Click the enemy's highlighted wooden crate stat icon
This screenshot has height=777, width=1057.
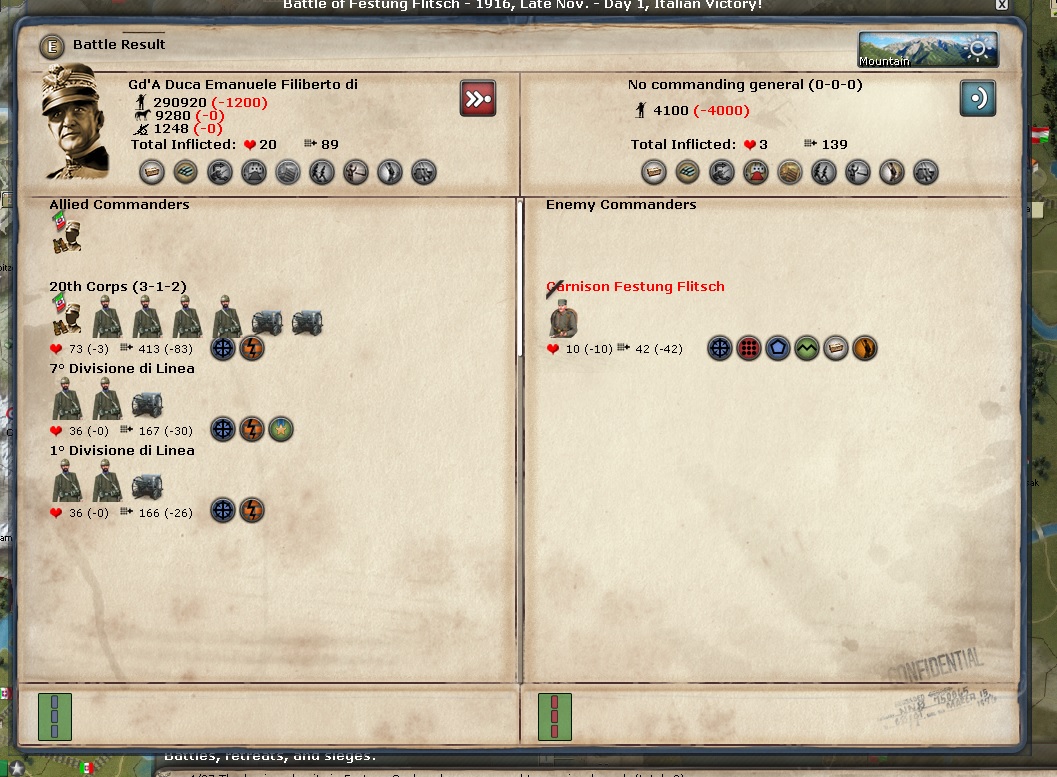point(790,172)
